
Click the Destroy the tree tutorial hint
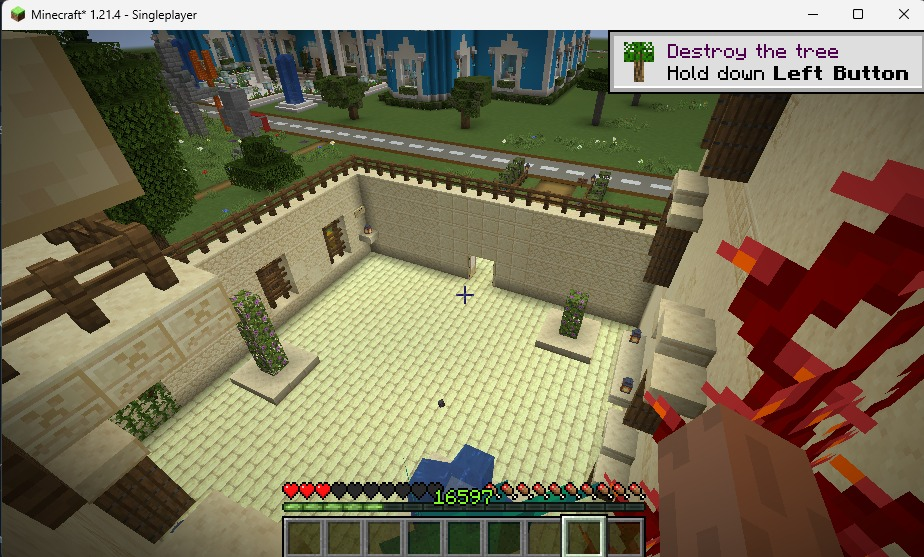pos(766,62)
